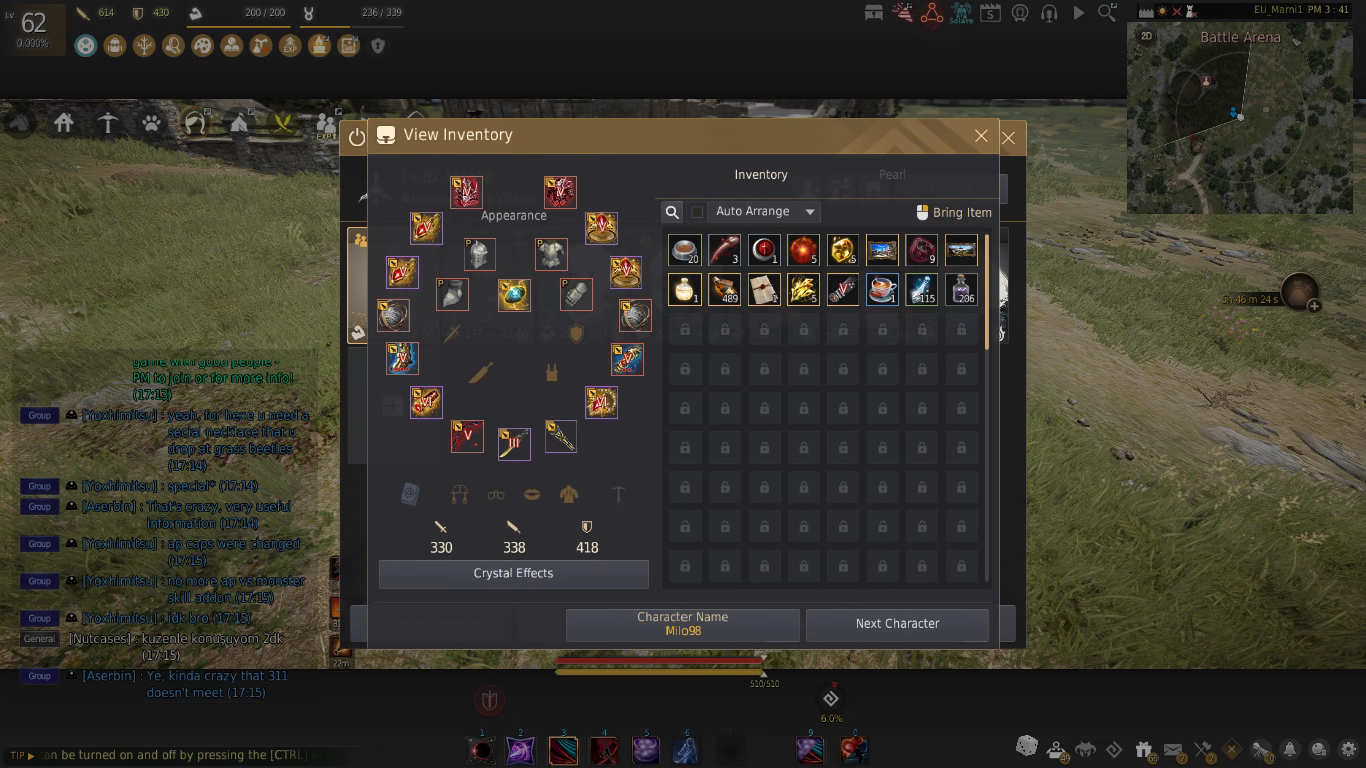This screenshot has height=768, width=1366.
Task: Open the Auto Arrange dropdown
Action: [810, 212]
